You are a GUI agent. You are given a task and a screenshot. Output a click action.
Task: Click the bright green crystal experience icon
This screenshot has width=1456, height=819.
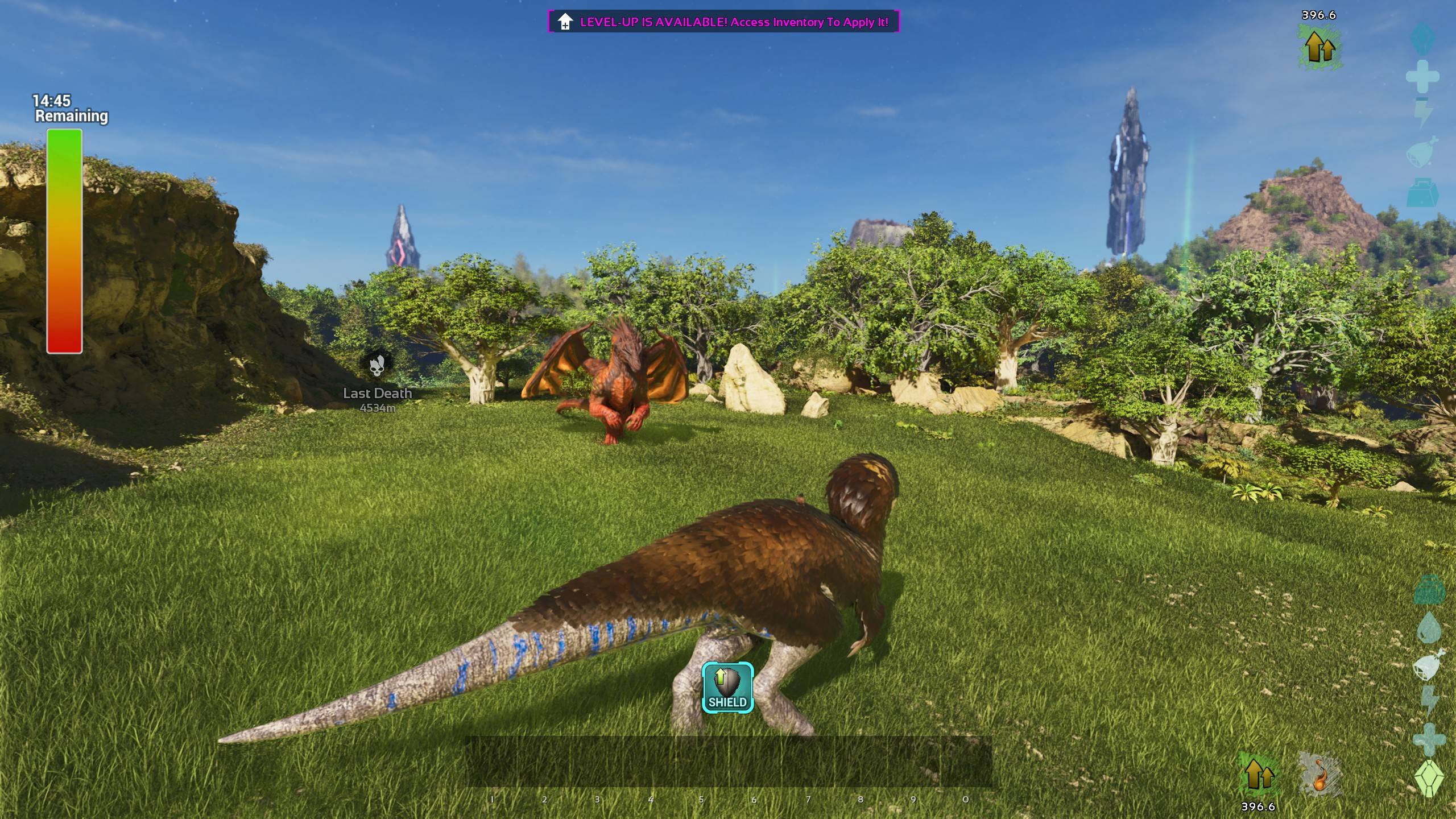pos(1429,777)
